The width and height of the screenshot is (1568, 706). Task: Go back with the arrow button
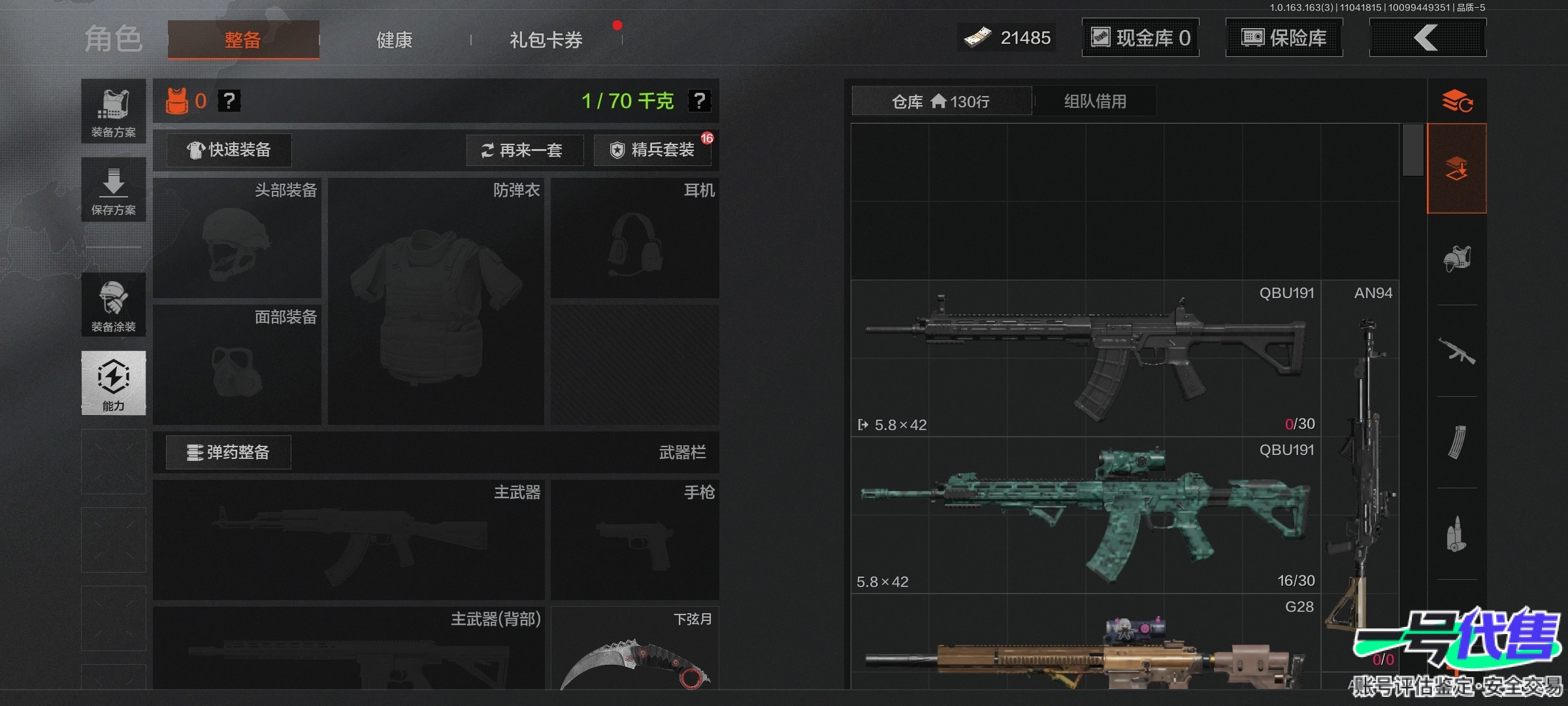pyautogui.click(x=1427, y=38)
